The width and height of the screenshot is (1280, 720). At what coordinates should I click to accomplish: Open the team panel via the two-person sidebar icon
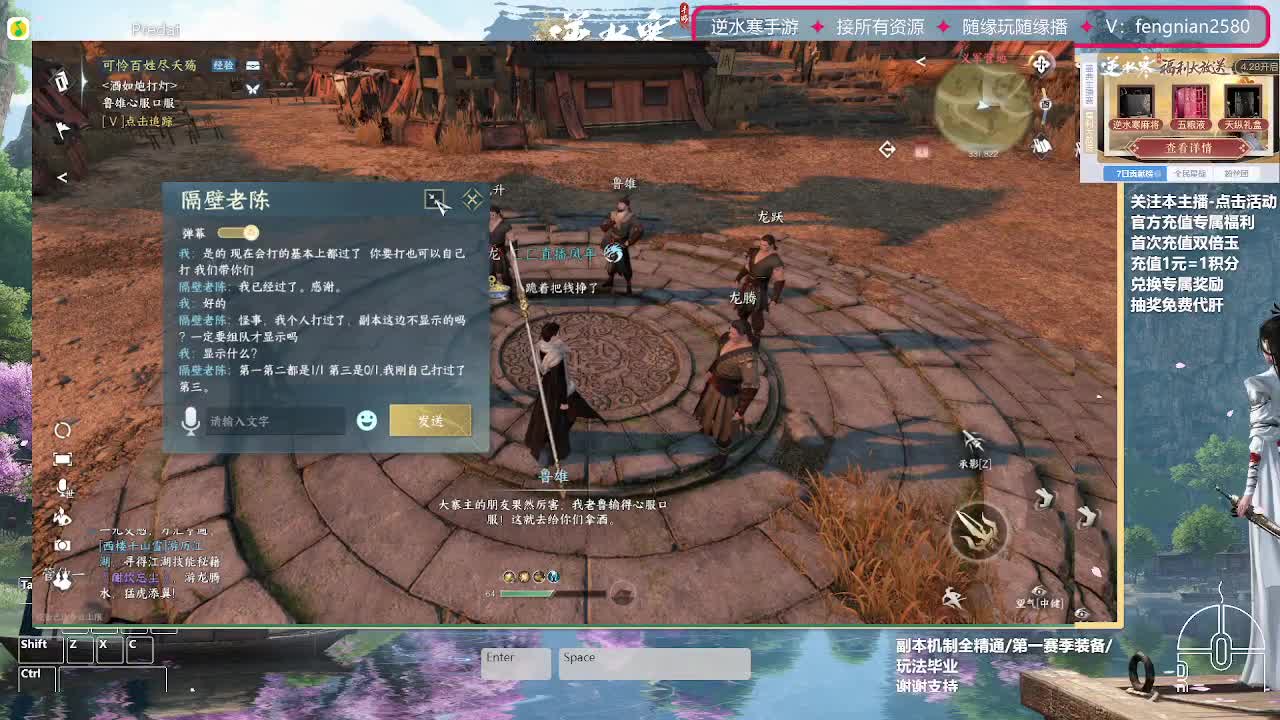(64, 577)
